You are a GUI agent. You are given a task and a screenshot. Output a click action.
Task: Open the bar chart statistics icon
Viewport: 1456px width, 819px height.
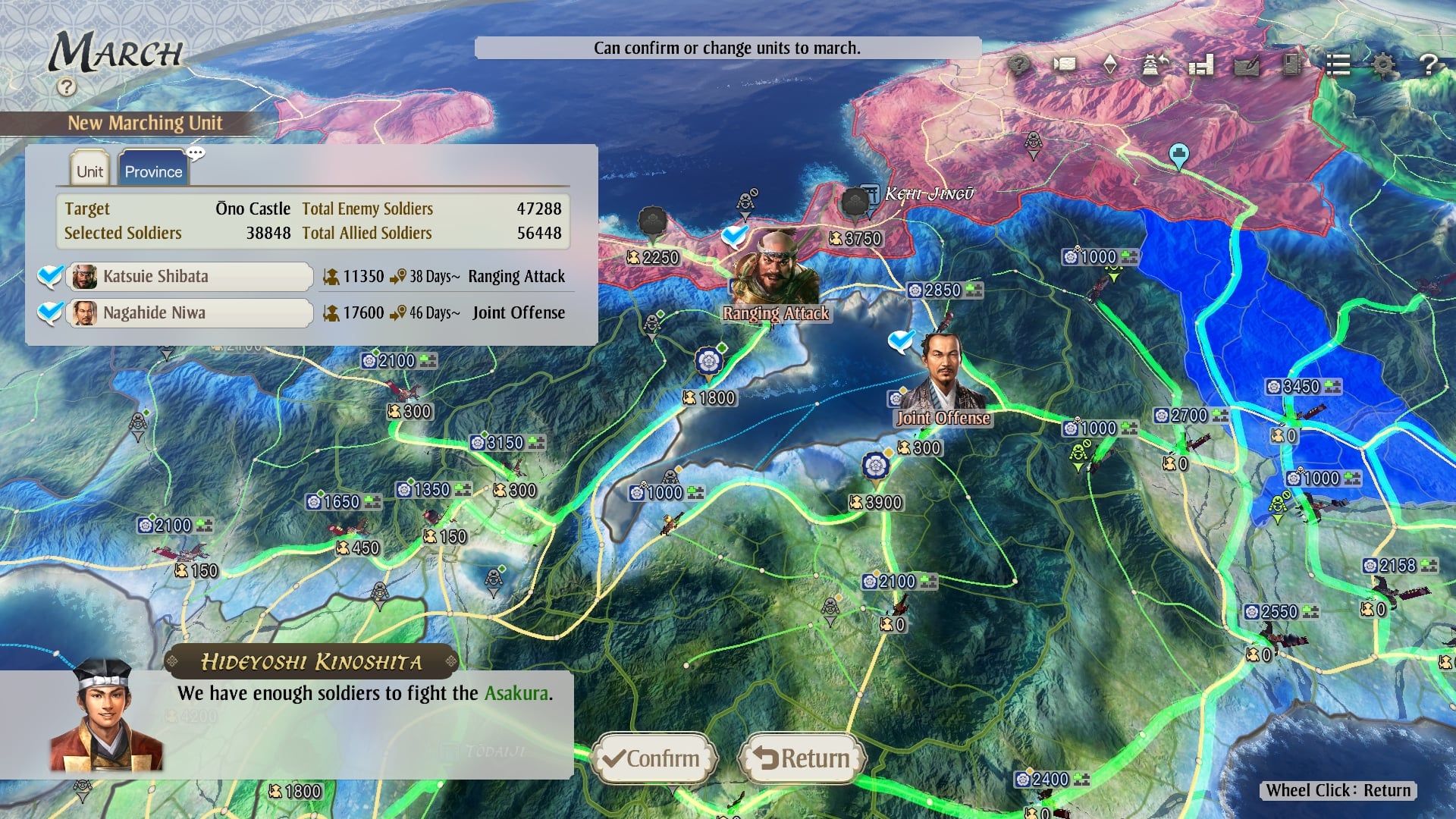click(1201, 65)
